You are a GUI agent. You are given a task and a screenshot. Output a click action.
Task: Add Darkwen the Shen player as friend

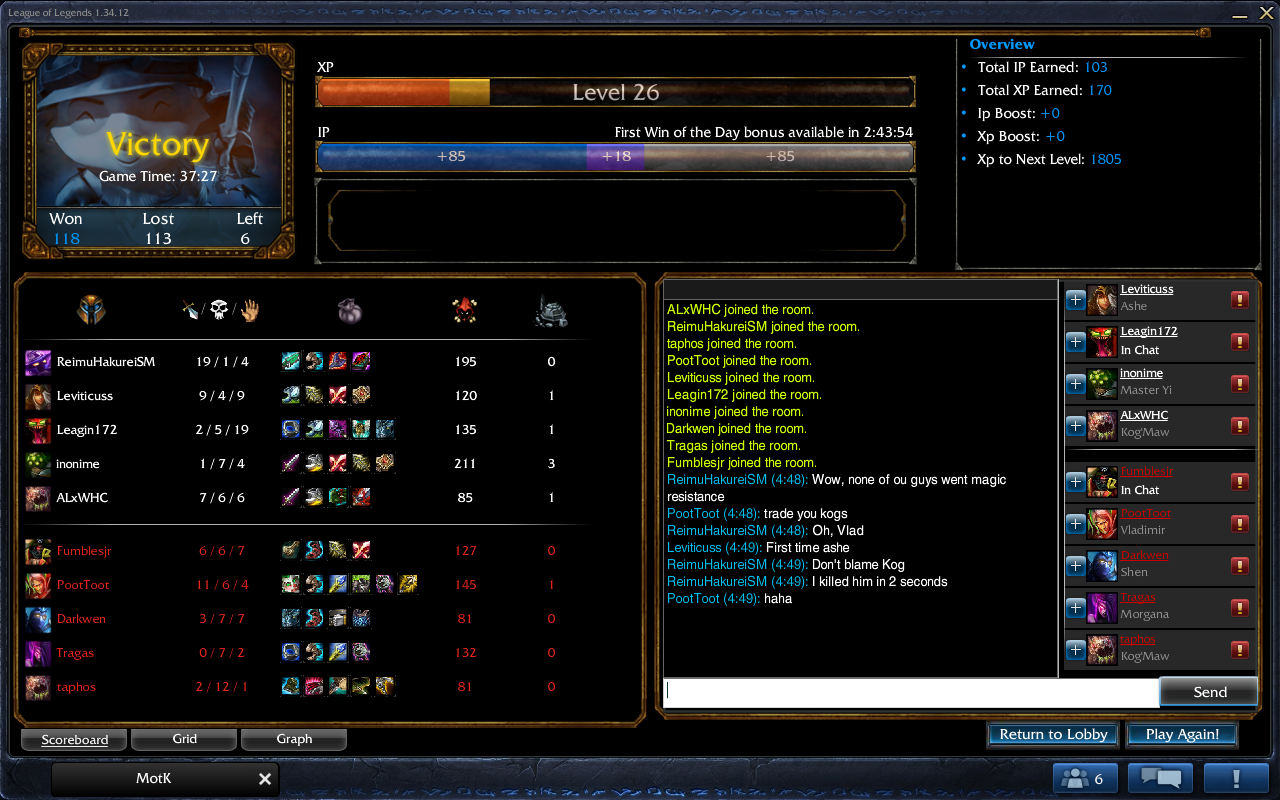1075,565
